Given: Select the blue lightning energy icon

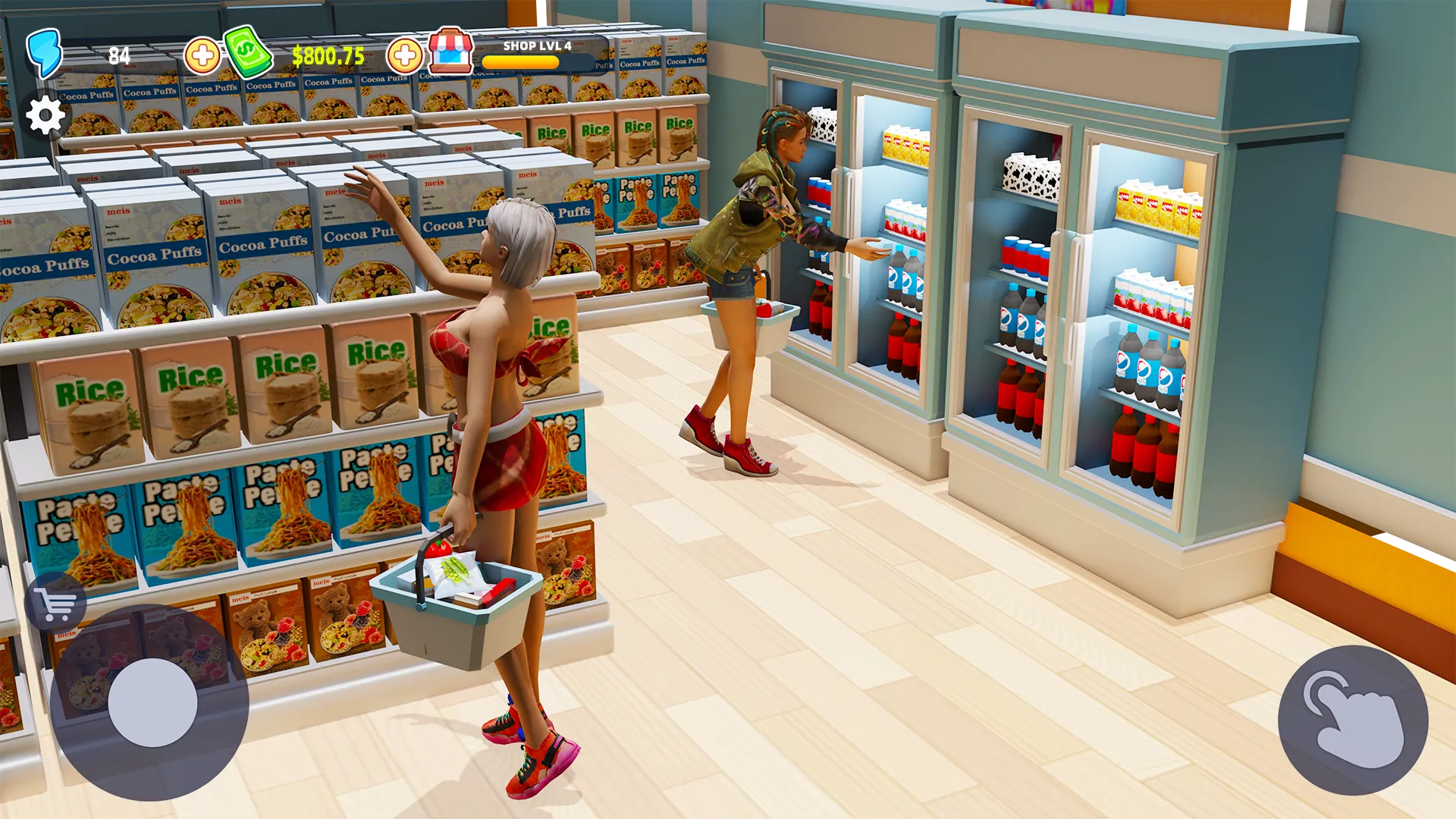Looking at the screenshot, I should (44, 53).
